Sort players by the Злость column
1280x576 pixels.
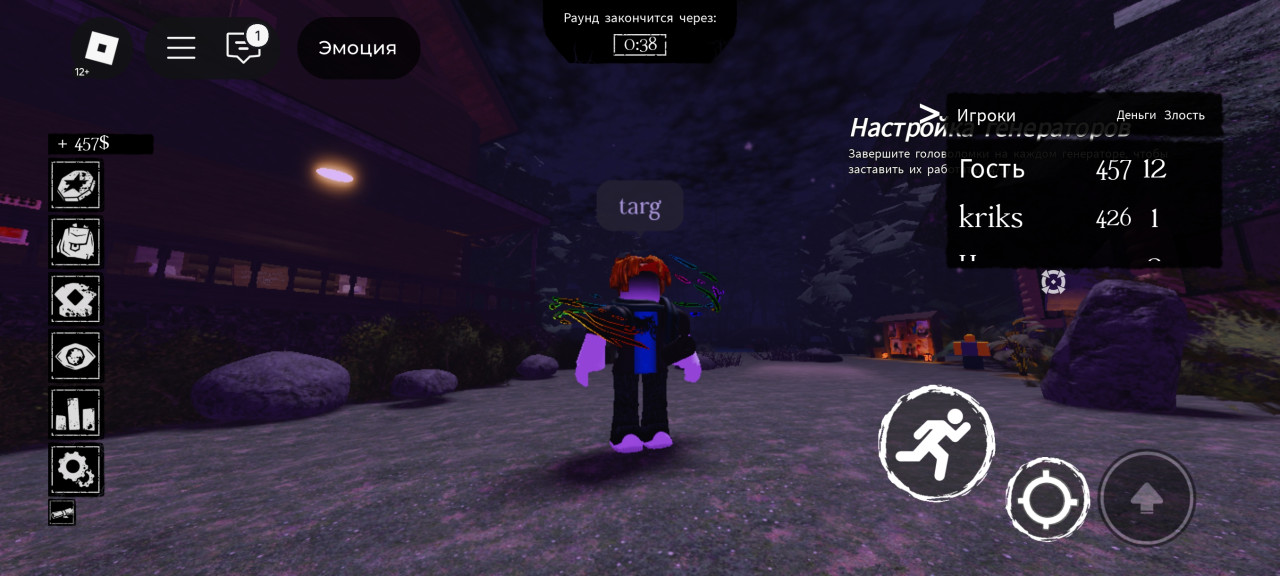tap(1184, 115)
